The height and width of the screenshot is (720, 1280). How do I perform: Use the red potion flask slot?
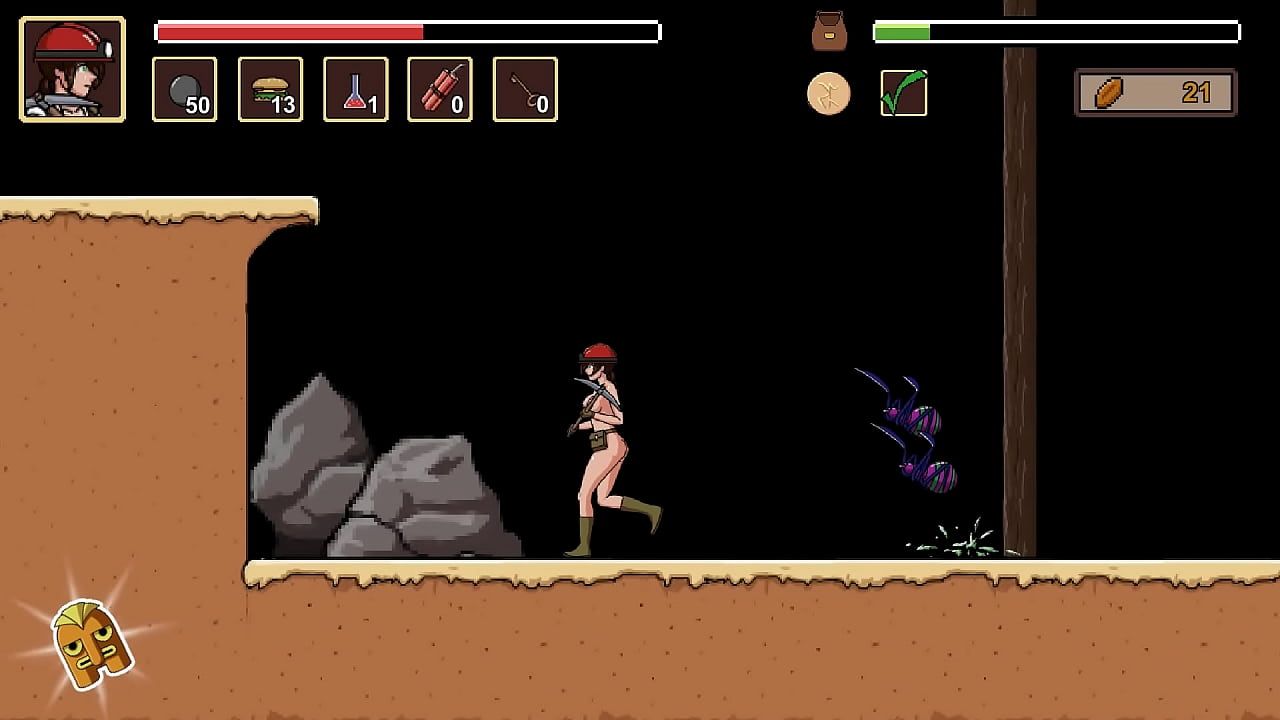[x=355, y=90]
